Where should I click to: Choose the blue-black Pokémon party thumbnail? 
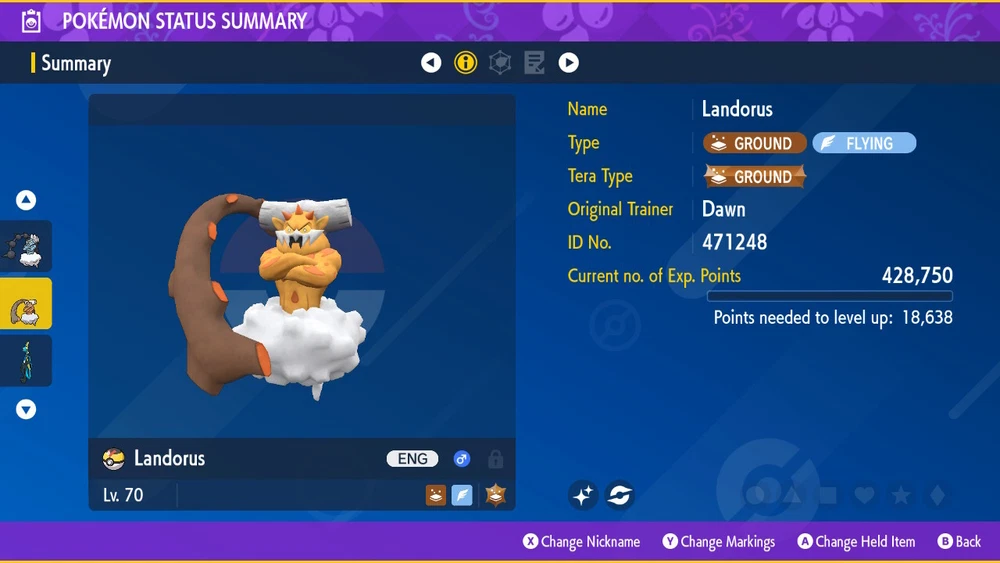26,360
